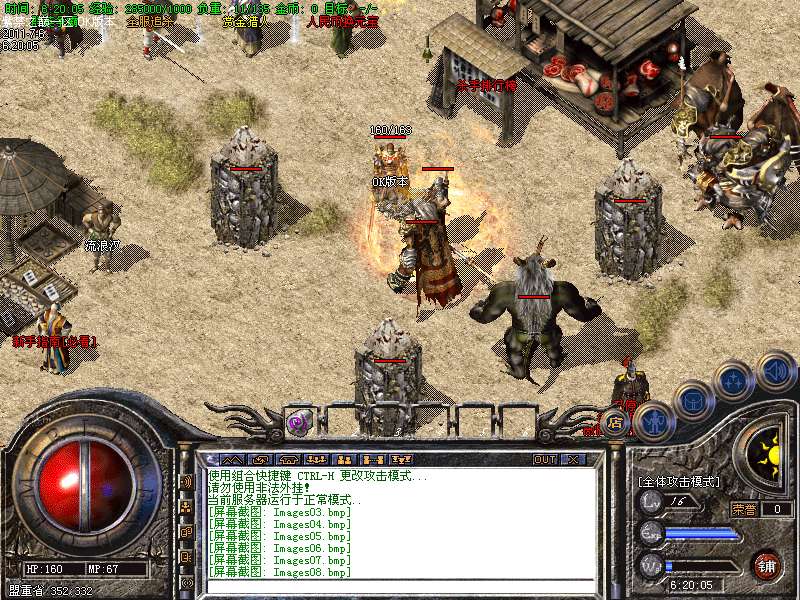Close the game with the X button
The image size is (800, 600).
(x=573, y=459)
